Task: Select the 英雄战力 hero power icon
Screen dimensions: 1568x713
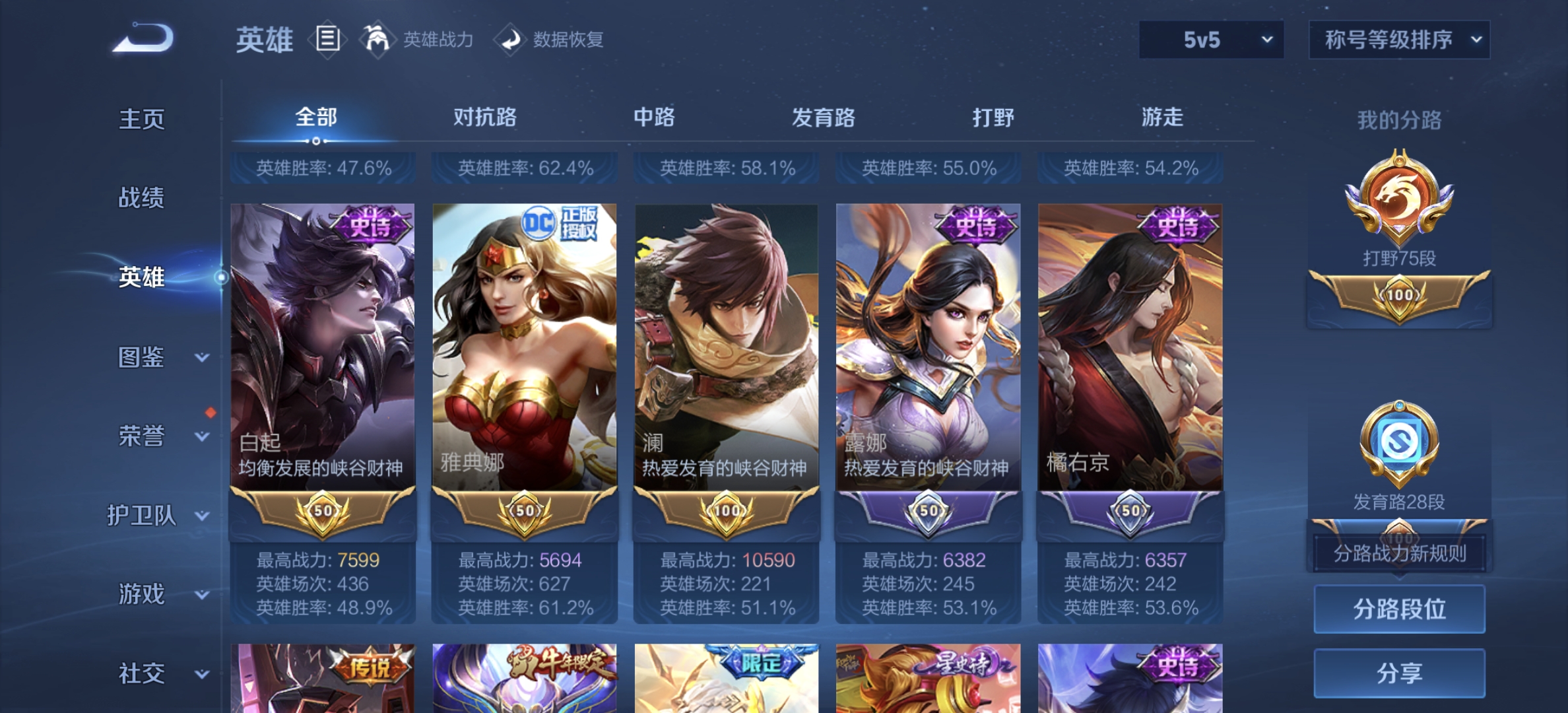Action: click(377, 39)
